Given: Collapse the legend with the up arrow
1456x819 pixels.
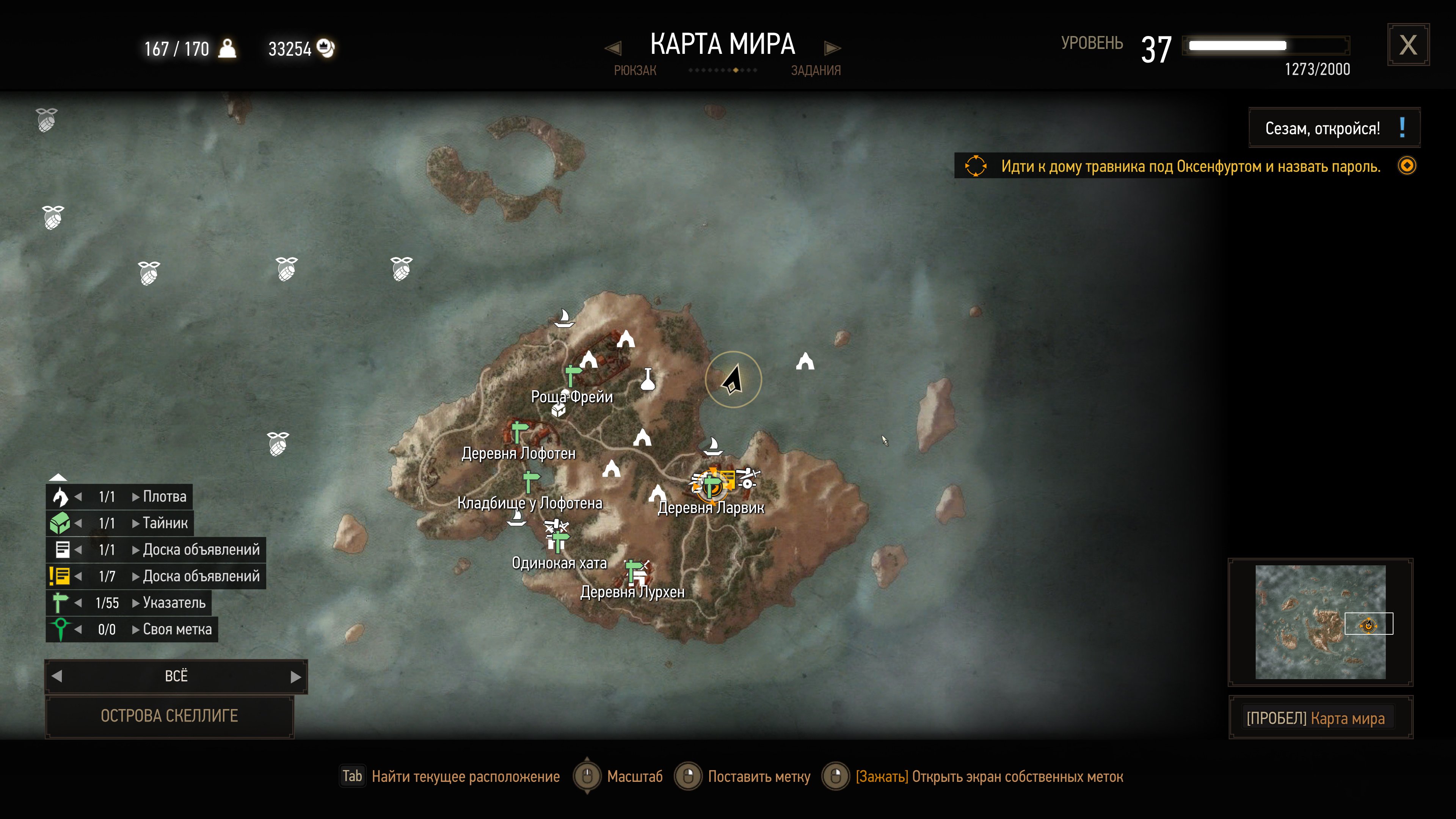Looking at the screenshot, I should tap(58, 477).
